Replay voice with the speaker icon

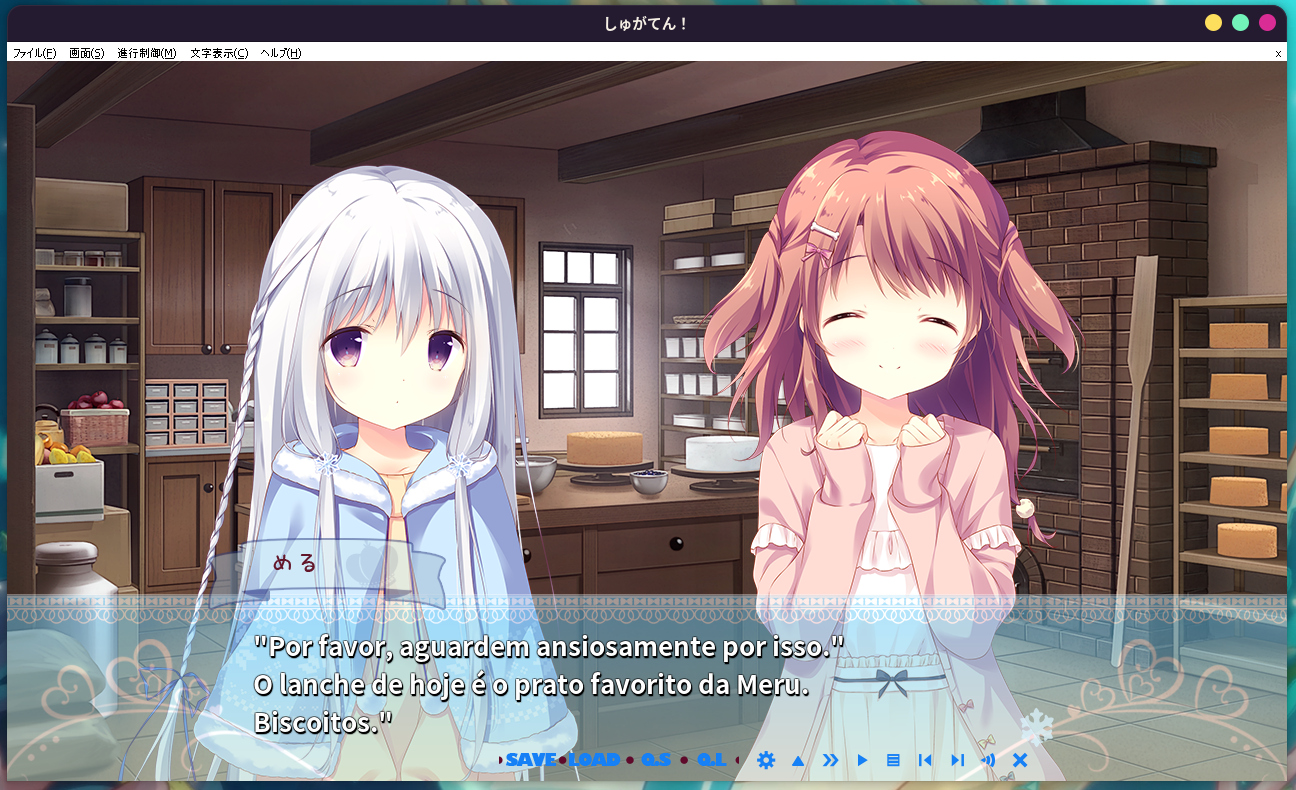988,760
